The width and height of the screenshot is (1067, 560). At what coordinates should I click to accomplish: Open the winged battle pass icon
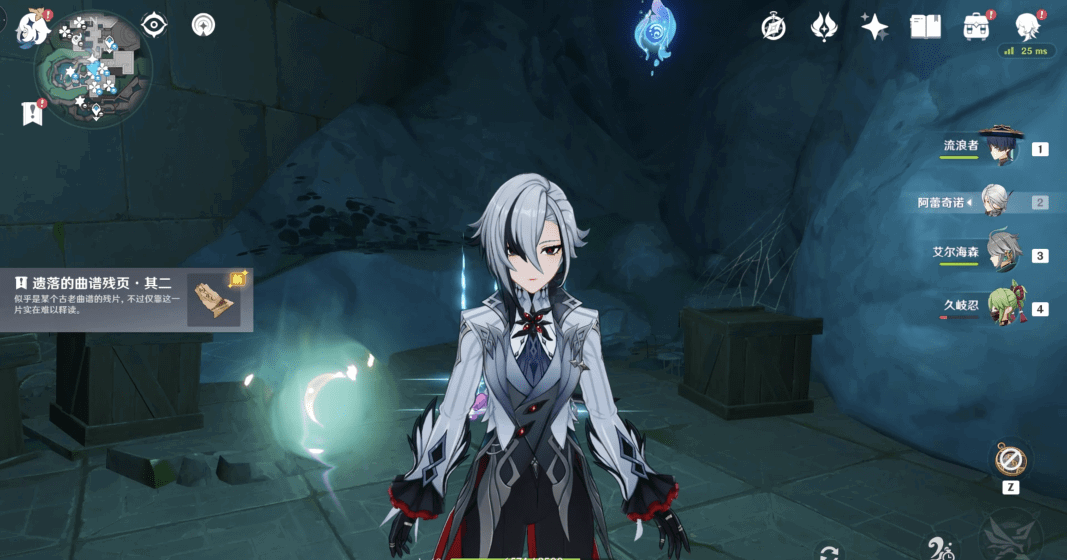coord(824,27)
